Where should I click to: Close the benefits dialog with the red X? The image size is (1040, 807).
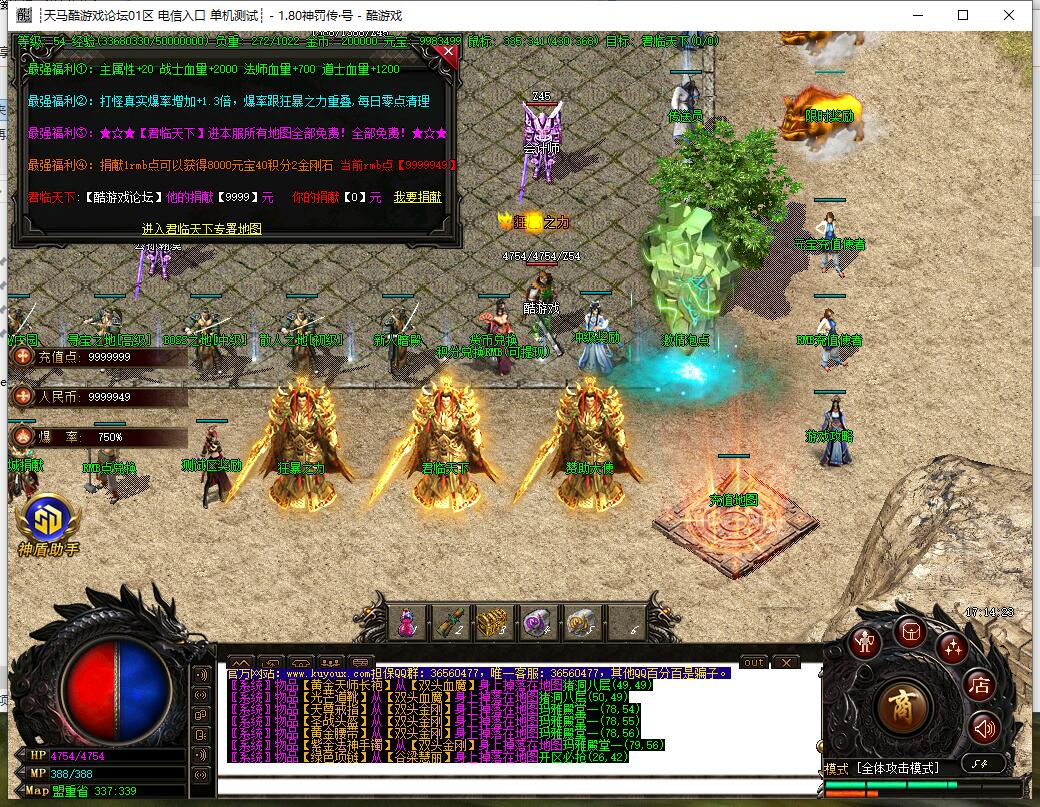pyautogui.click(x=448, y=54)
